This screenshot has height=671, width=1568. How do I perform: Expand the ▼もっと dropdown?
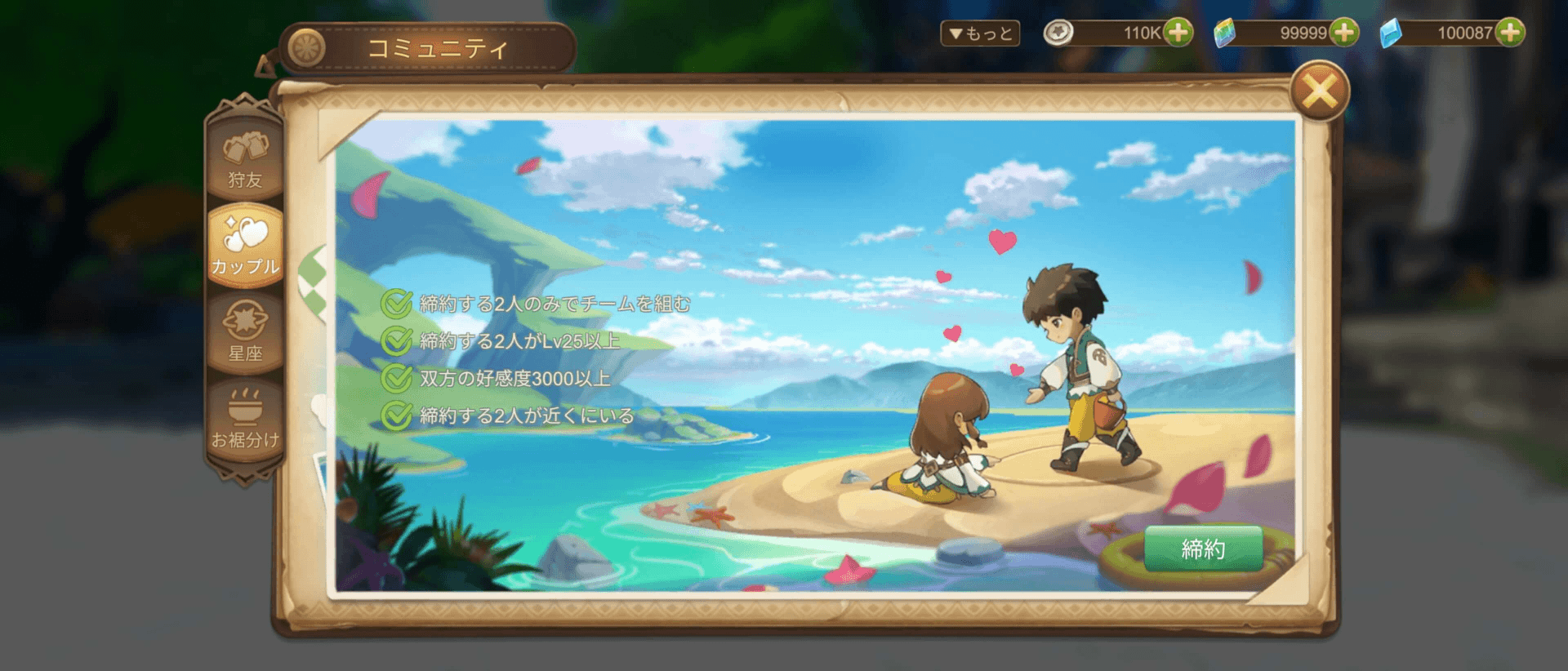point(979,33)
